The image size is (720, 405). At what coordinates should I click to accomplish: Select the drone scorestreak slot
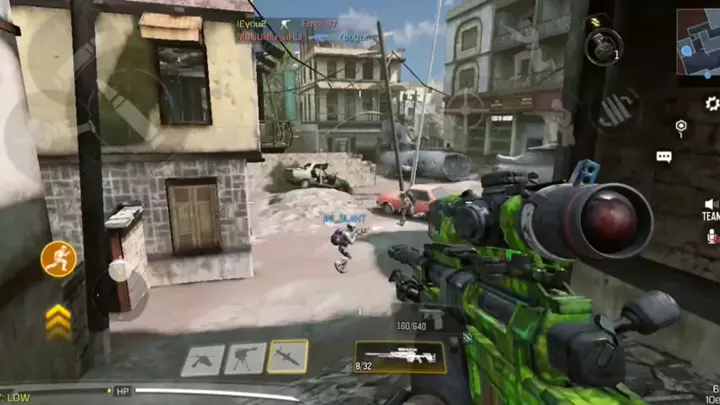click(202, 358)
